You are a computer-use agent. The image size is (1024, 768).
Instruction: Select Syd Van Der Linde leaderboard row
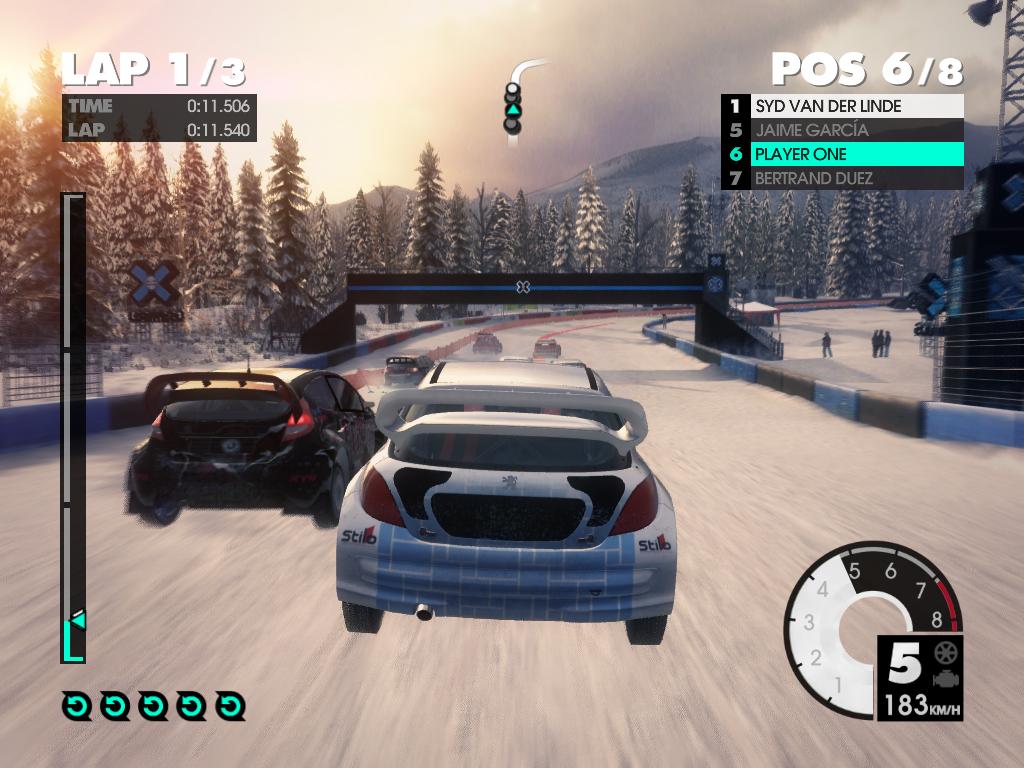coord(842,106)
